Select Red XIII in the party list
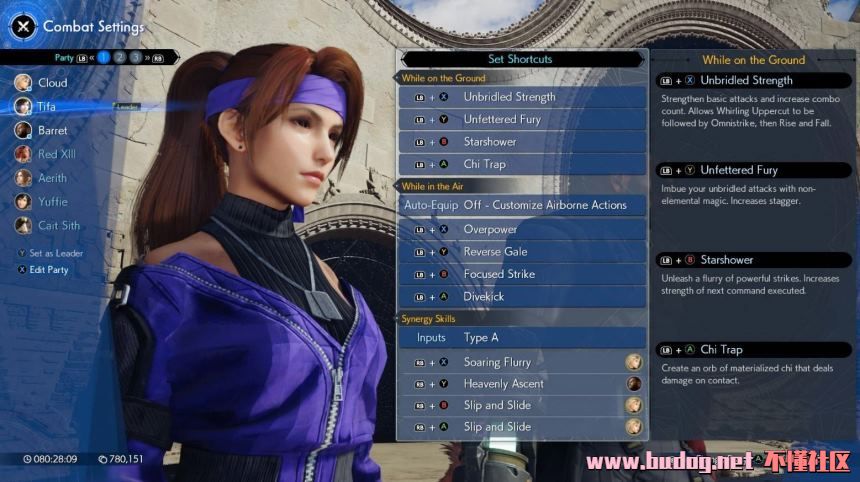The height and width of the screenshot is (482, 860). pyautogui.click(x=55, y=154)
